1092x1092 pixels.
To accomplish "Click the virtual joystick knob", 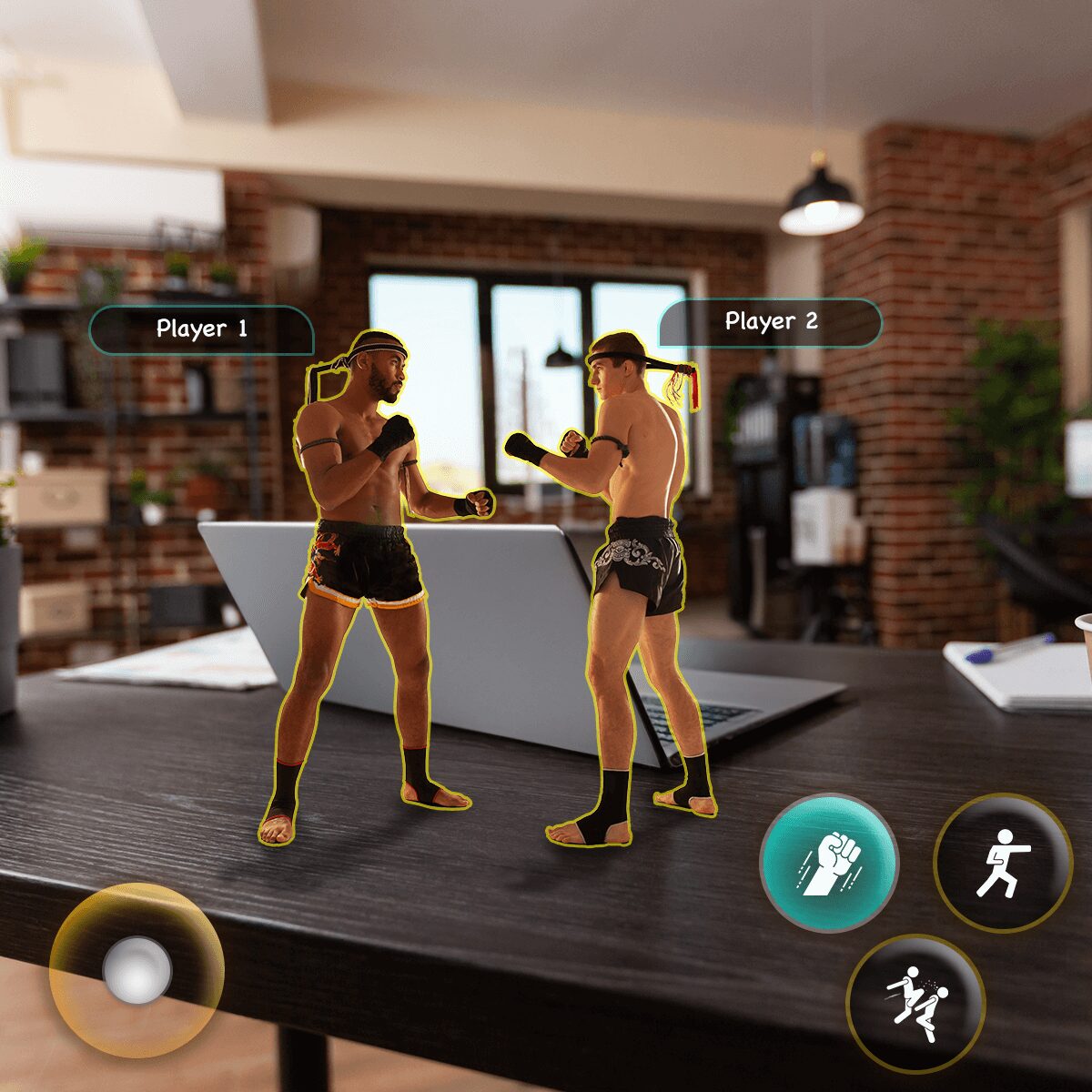I will click(x=137, y=970).
